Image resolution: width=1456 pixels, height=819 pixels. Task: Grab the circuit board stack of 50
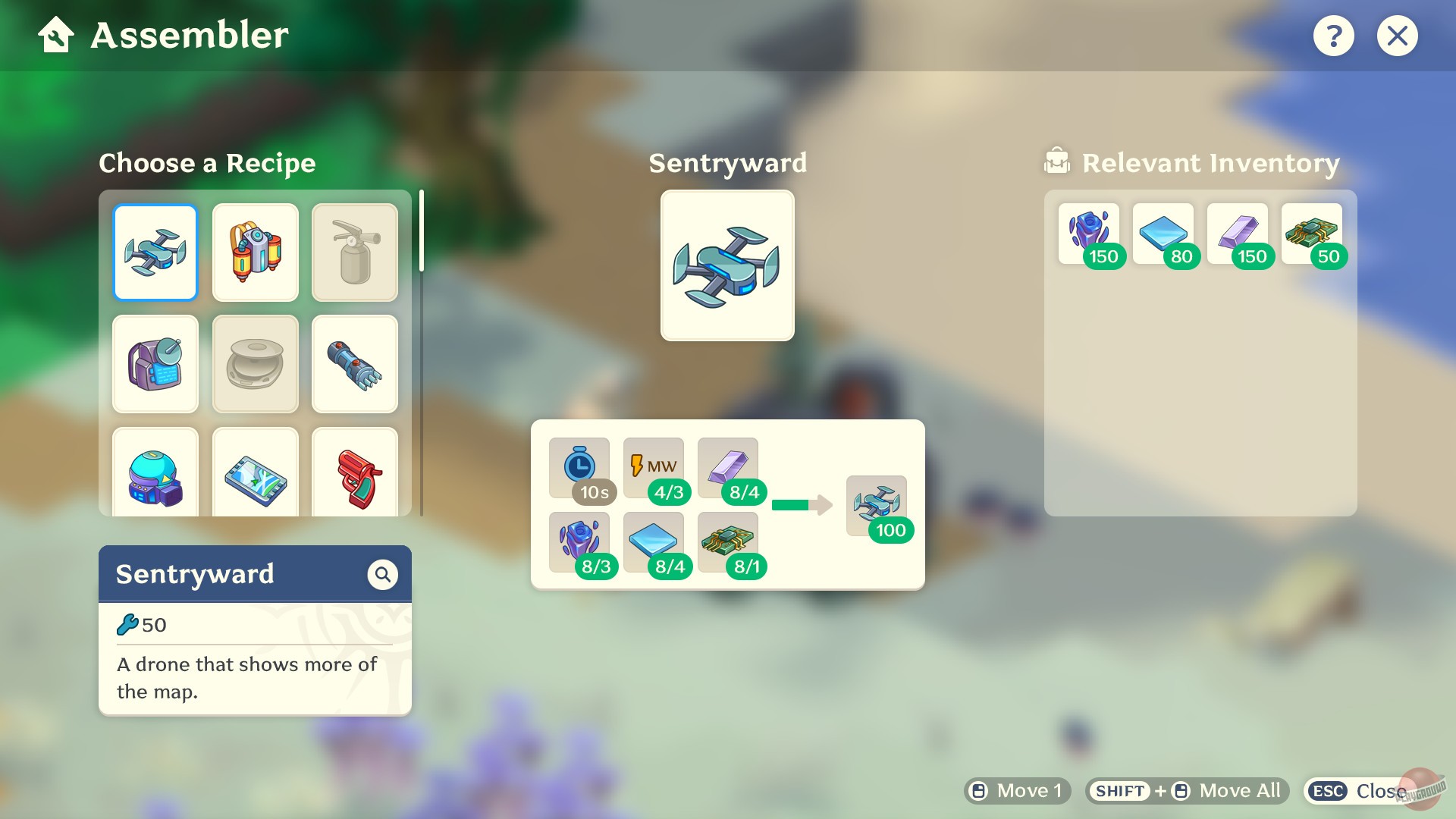tap(1311, 231)
